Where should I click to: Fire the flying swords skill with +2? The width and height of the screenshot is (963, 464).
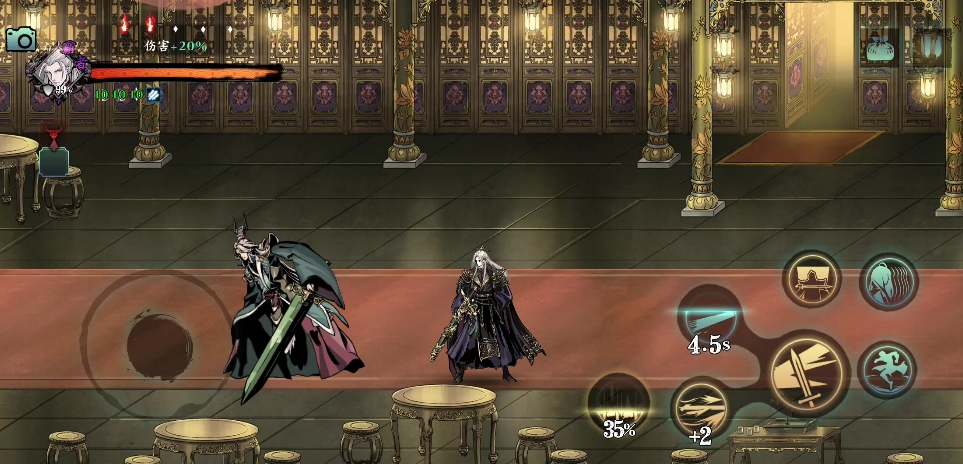click(701, 408)
